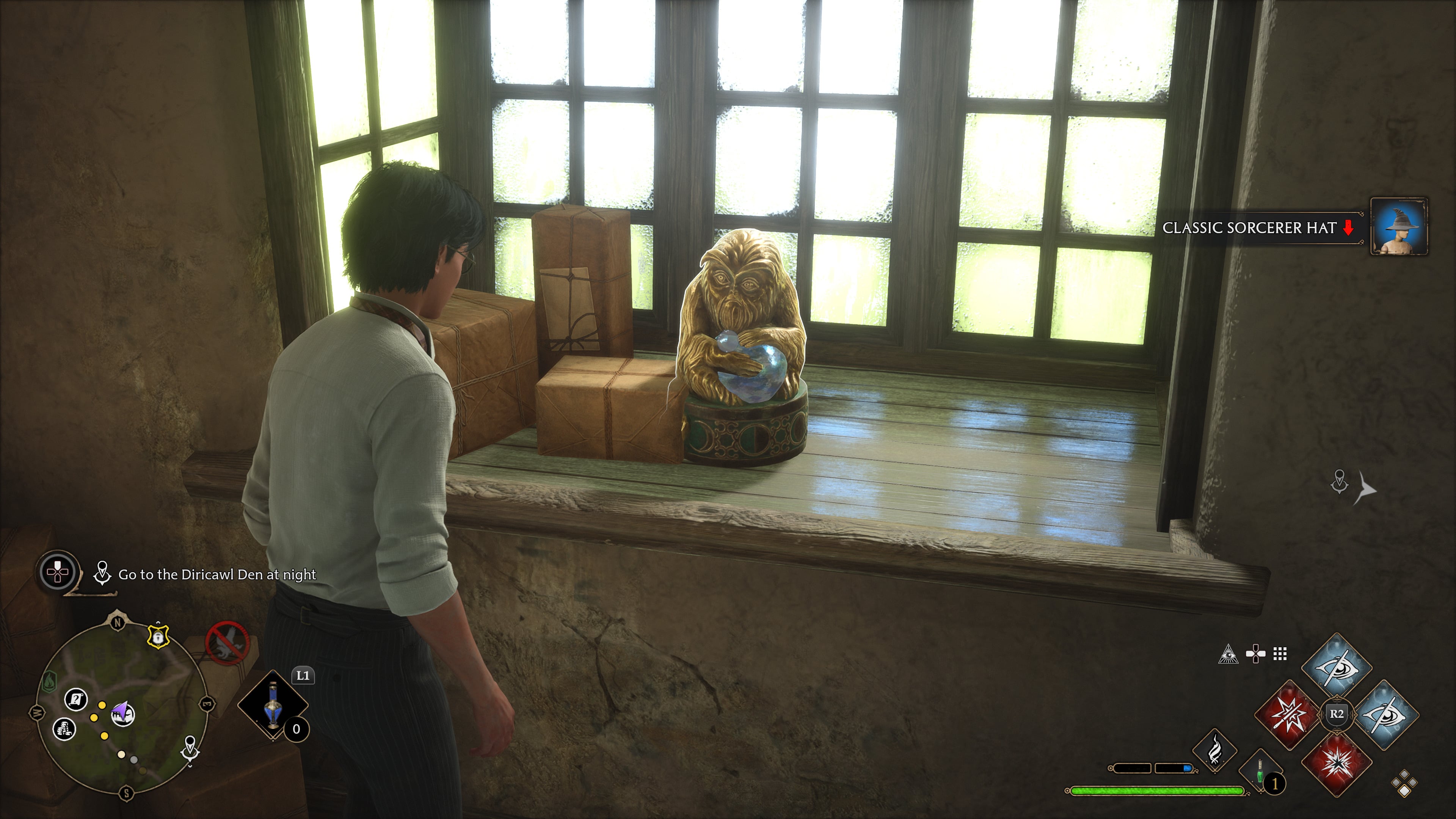
Task: Select the Diricawl Den quest objective tracker
Action: [217, 575]
